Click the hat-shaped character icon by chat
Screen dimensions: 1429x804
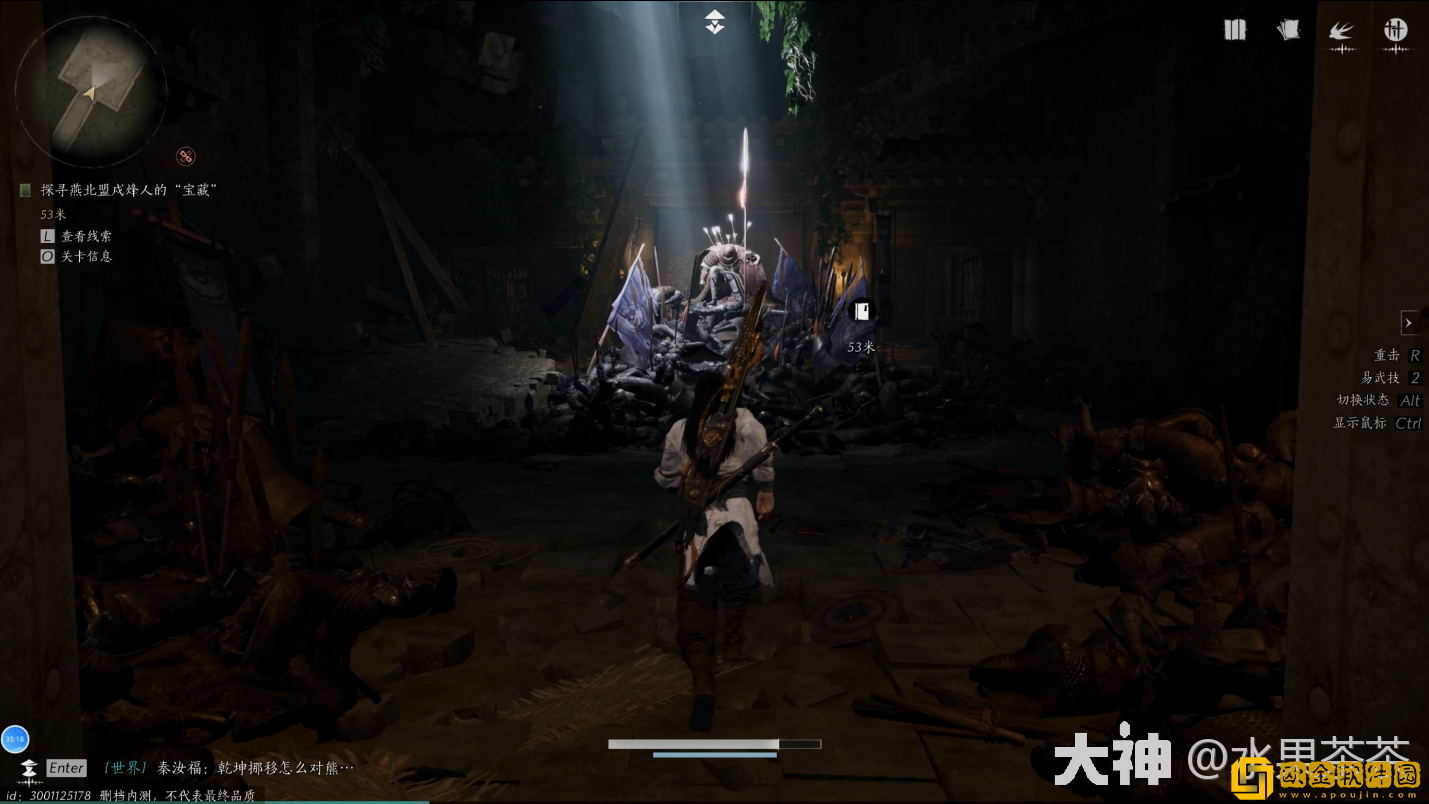pyautogui.click(x=28, y=768)
